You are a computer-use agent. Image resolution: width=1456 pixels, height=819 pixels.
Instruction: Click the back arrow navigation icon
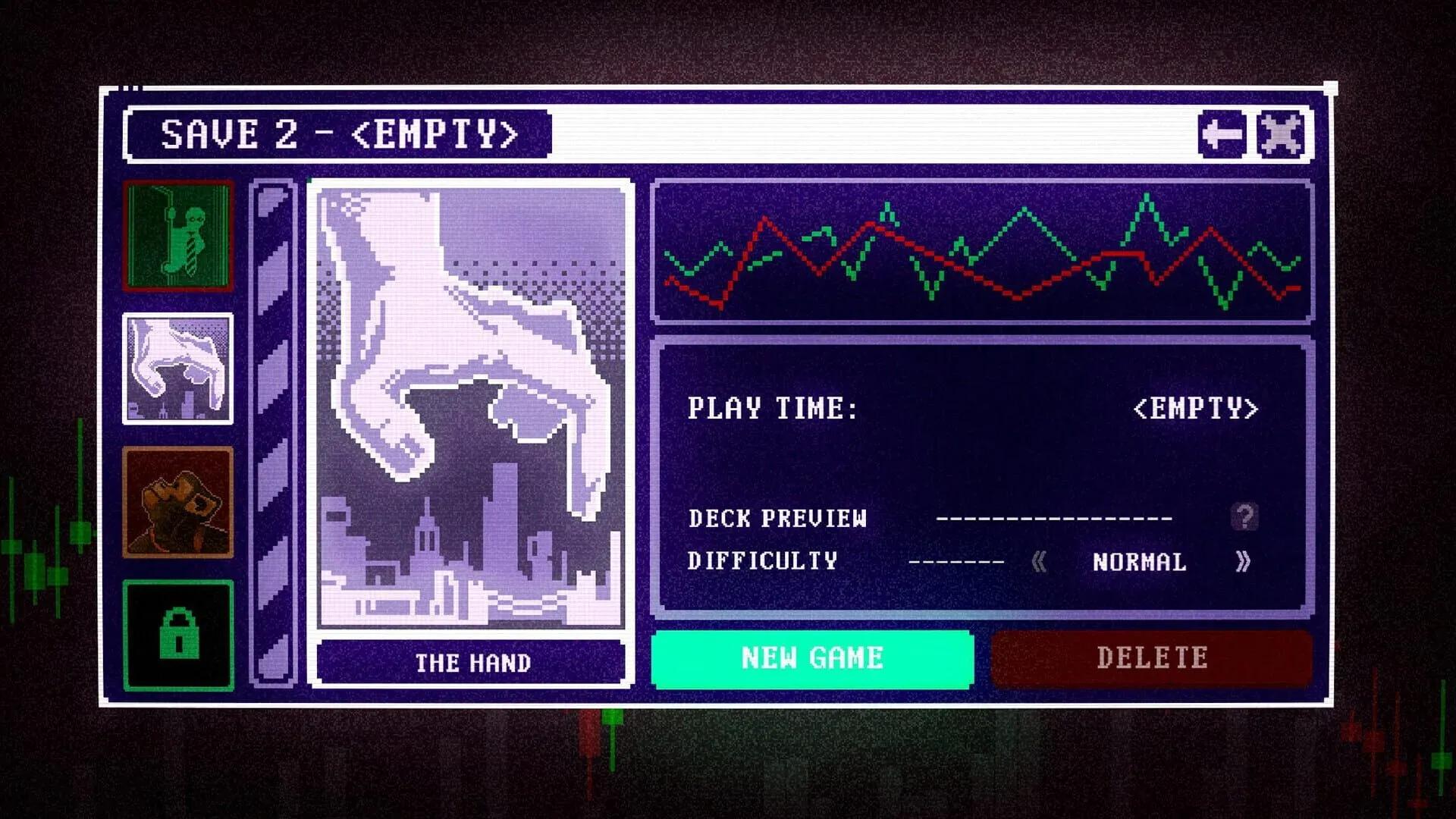[x=1223, y=135]
